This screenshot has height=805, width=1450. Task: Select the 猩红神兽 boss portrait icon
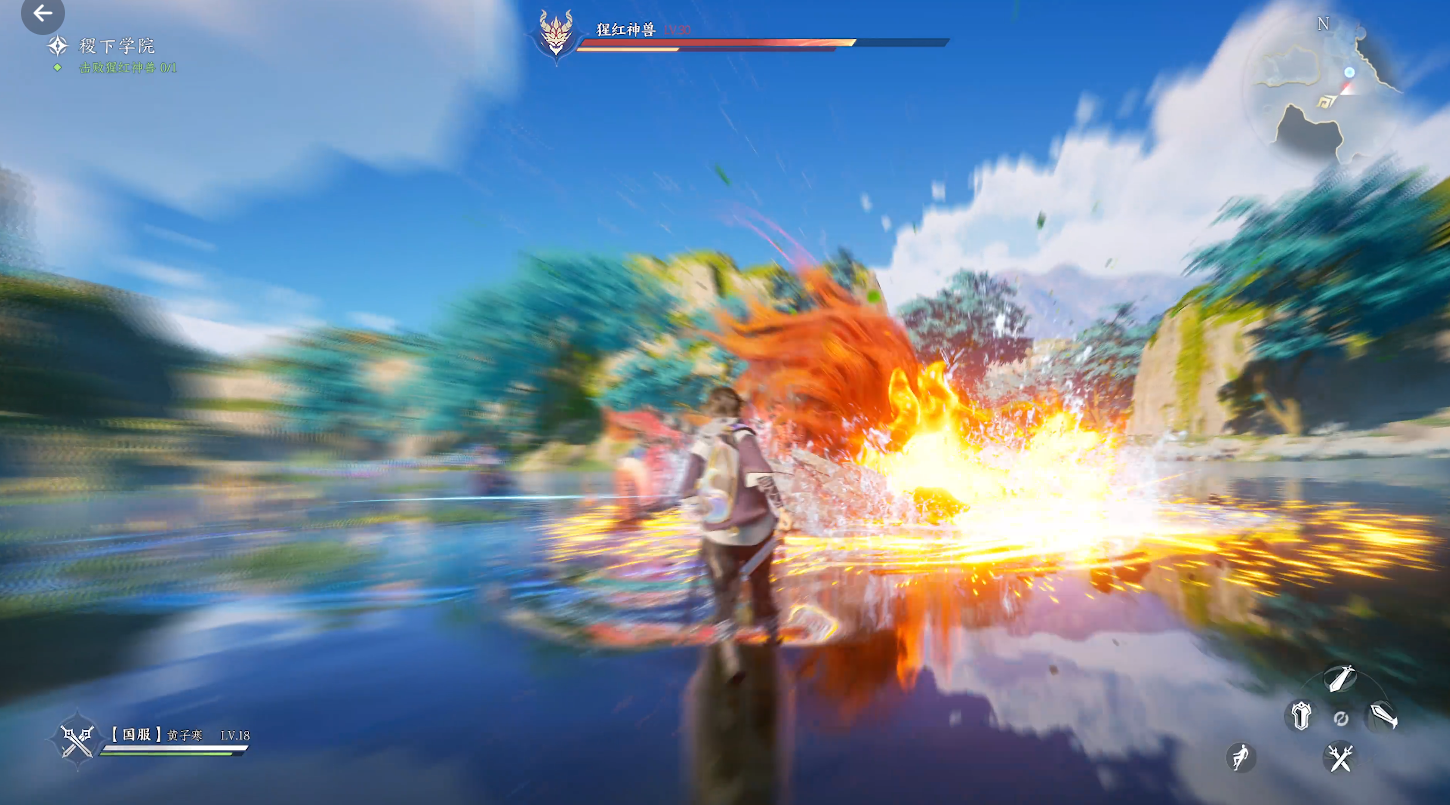click(556, 34)
